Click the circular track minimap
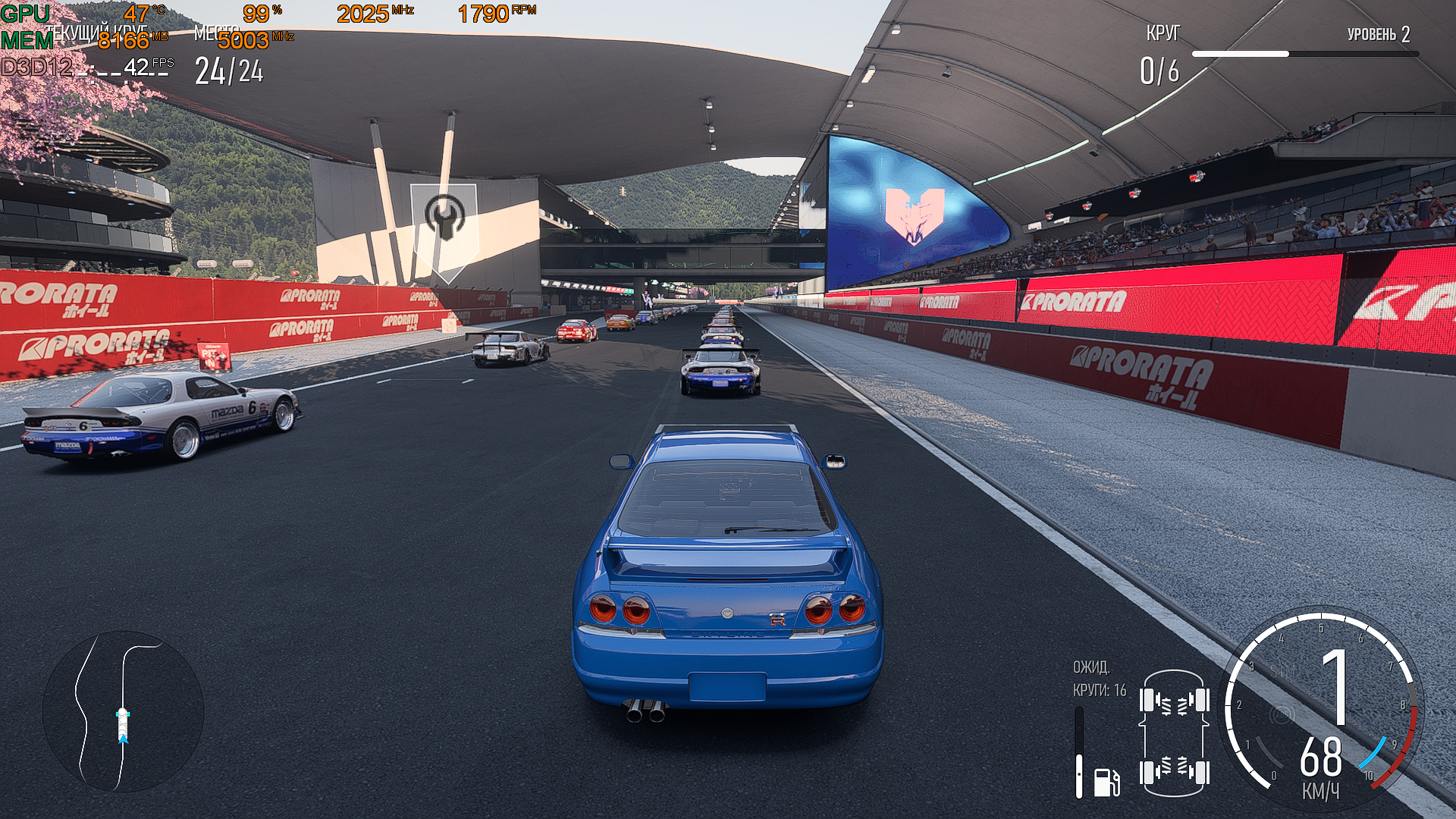The image size is (1456, 819). 123,711
